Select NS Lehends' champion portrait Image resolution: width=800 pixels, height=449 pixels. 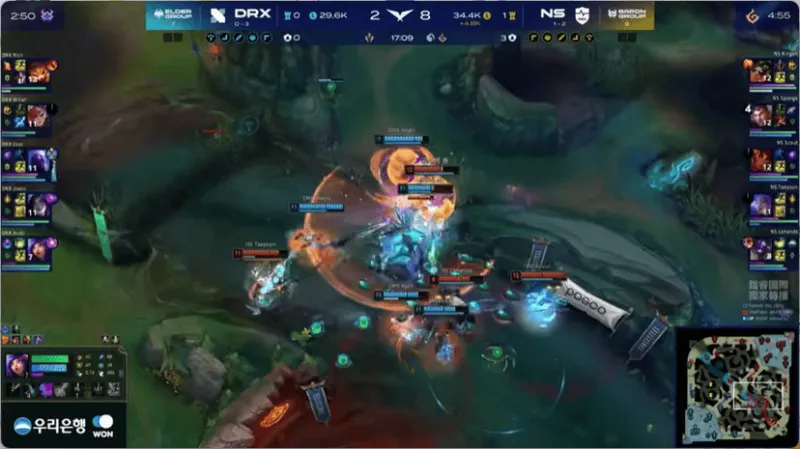pos(760,250)
